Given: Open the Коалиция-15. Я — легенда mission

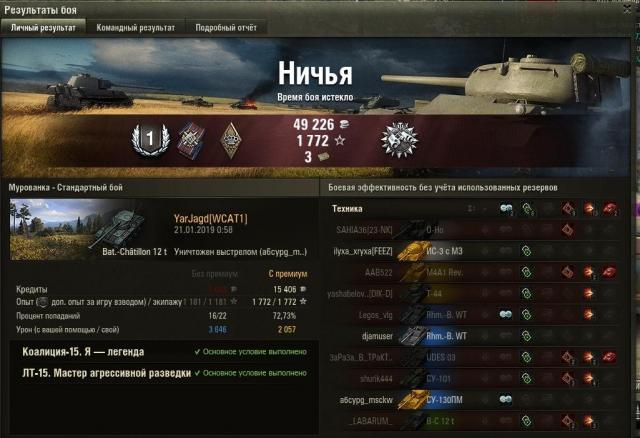Looking at the screenshot, I should (x=83, y=352).
